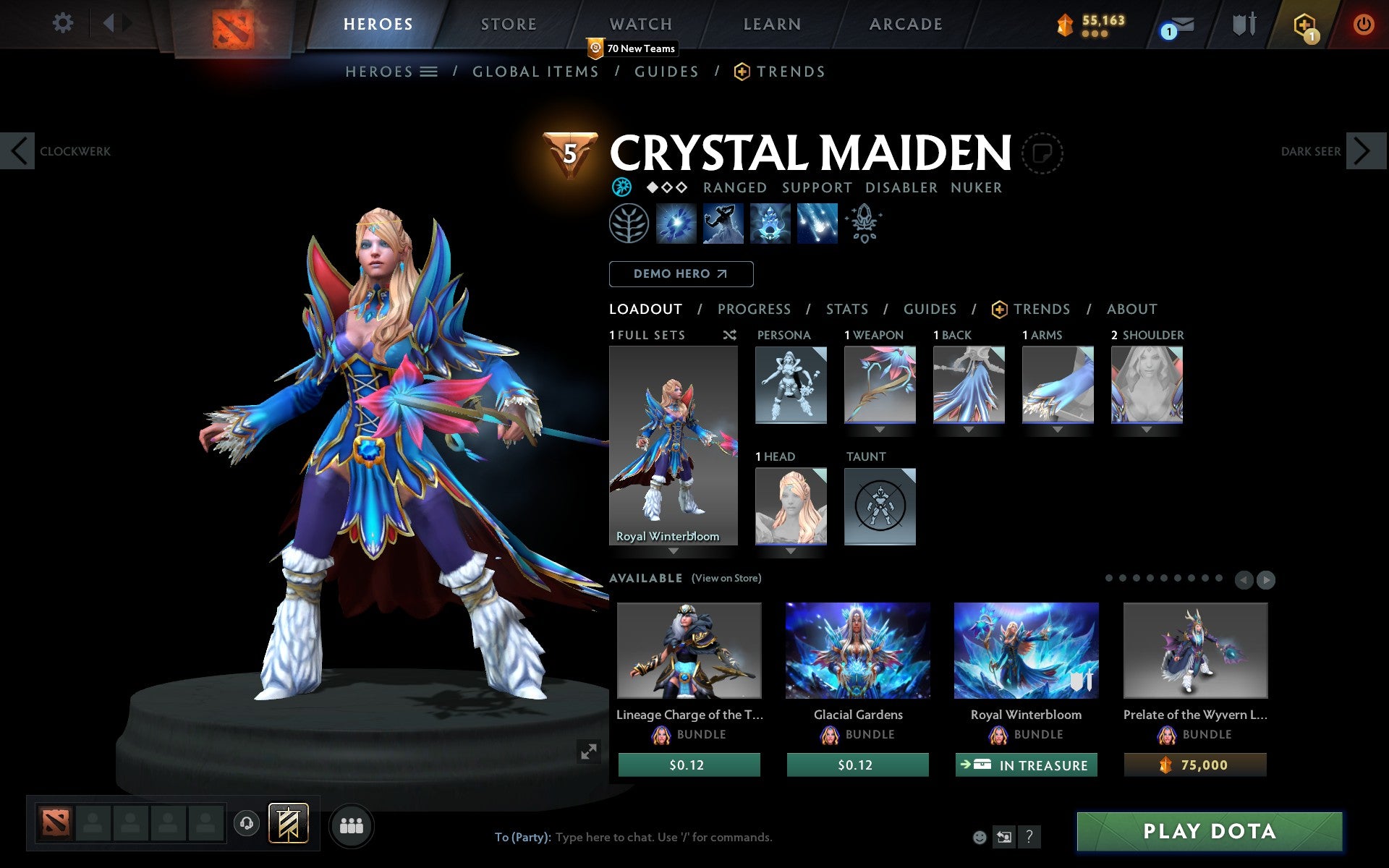Click the guild banner icon in party bar

click(289, 823)
